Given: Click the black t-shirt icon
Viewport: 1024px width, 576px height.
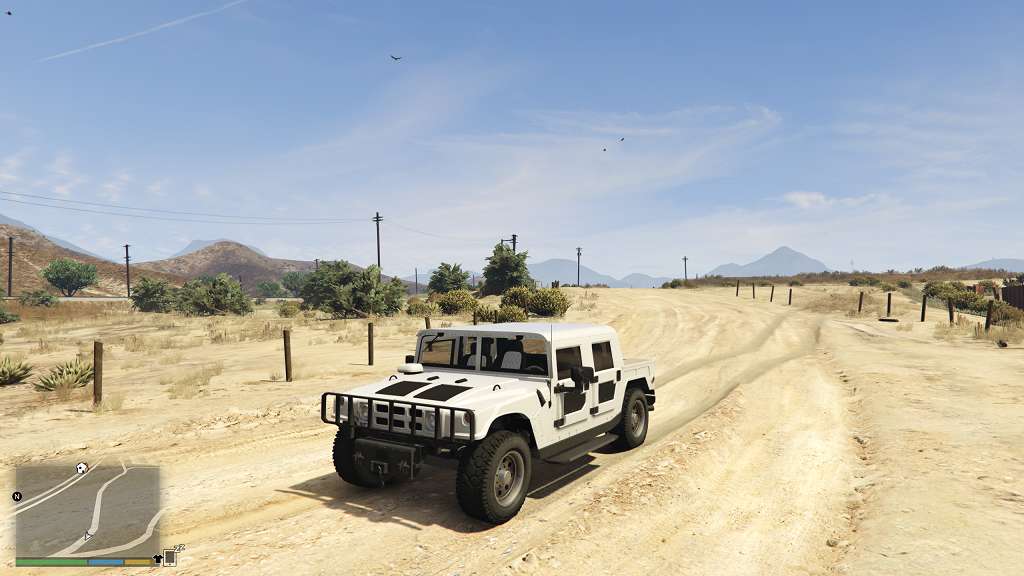Looking at the screenshot, I should point(157,559).
